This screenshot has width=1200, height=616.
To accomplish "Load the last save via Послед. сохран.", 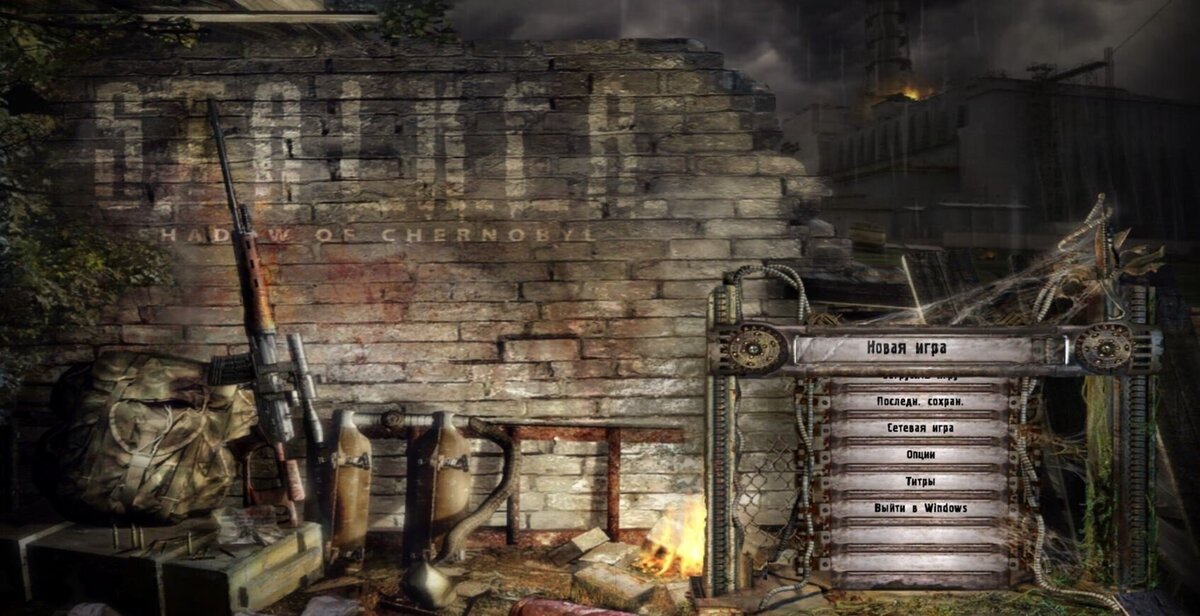I will (920, 401).
